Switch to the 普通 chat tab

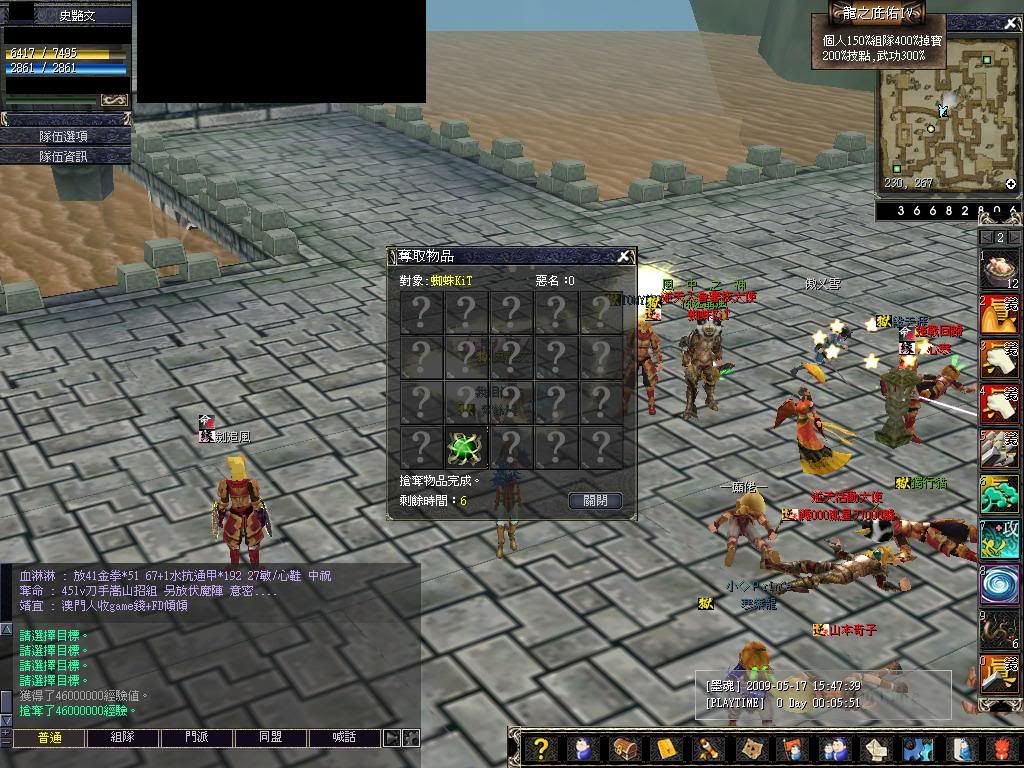[49, 738]
